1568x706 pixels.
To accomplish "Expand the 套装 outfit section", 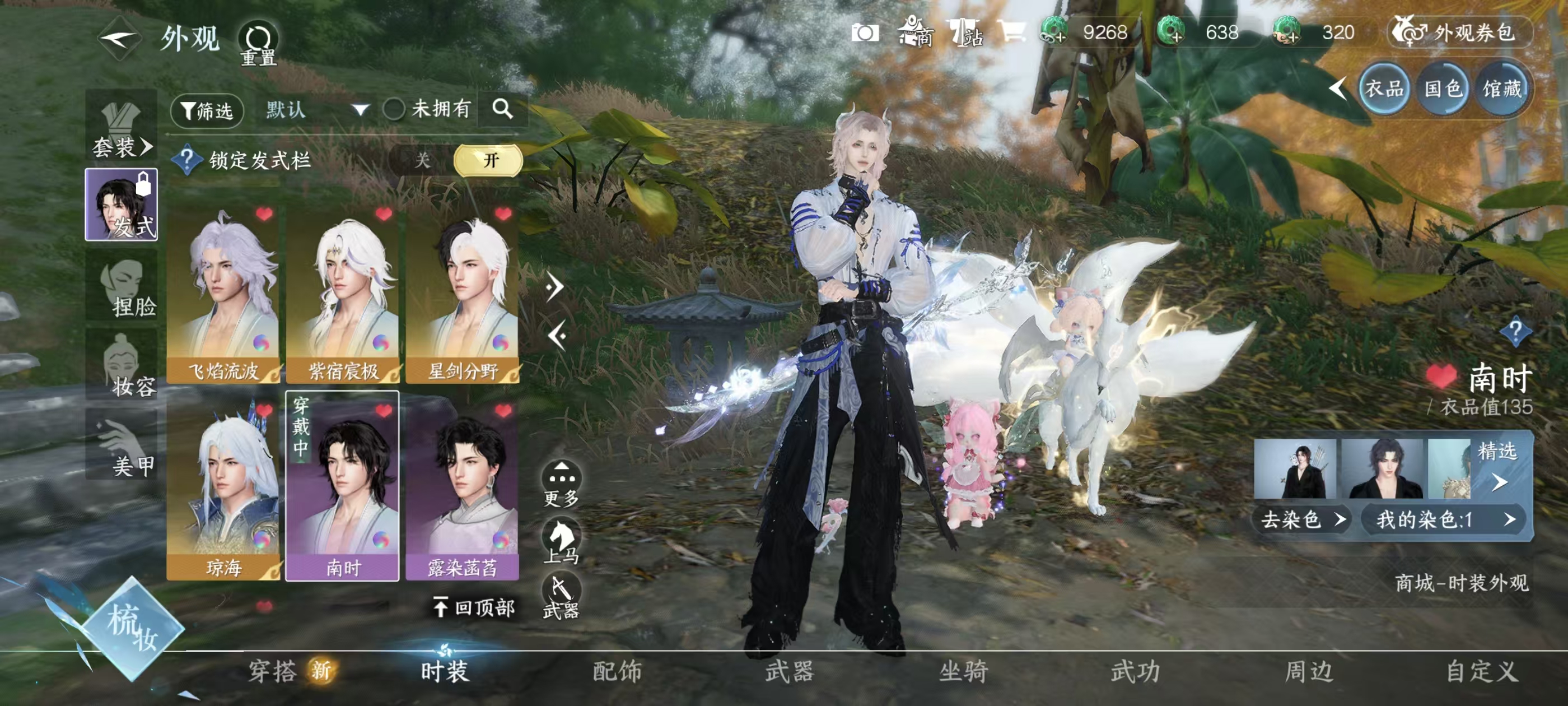I will click(x=122, y=146).
